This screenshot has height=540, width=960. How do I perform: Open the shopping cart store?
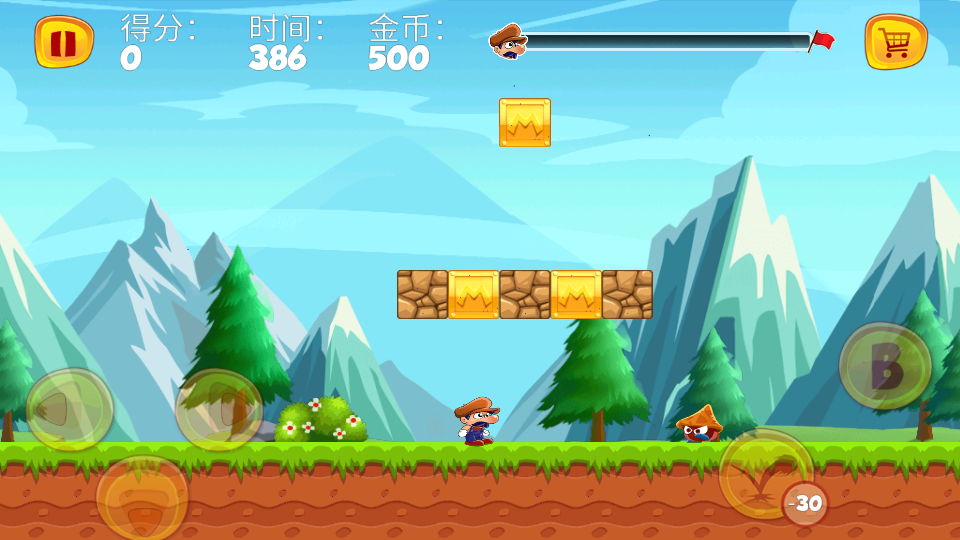(x=895, y=42)
